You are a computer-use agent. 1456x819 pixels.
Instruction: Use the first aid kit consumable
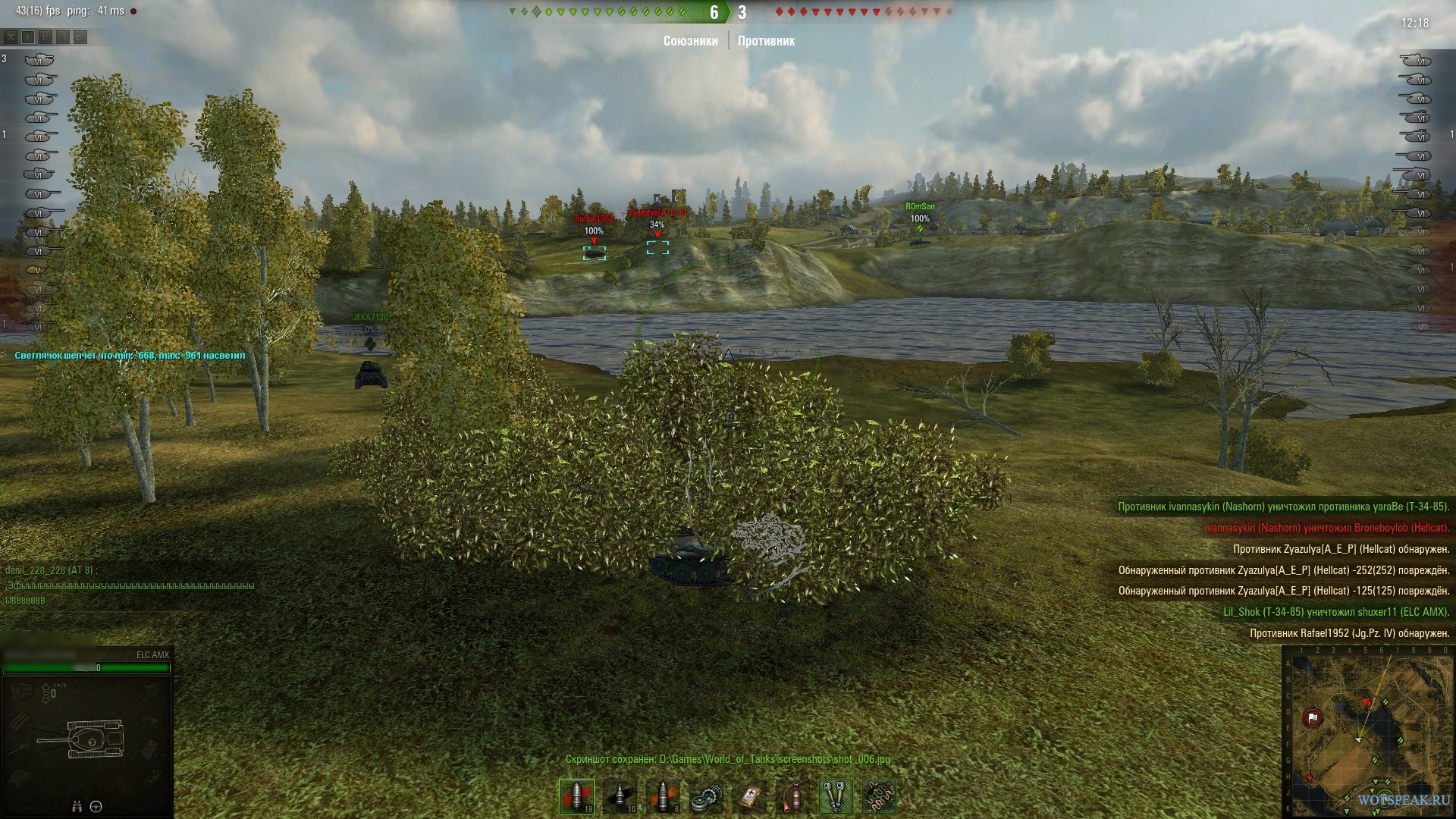750,796
